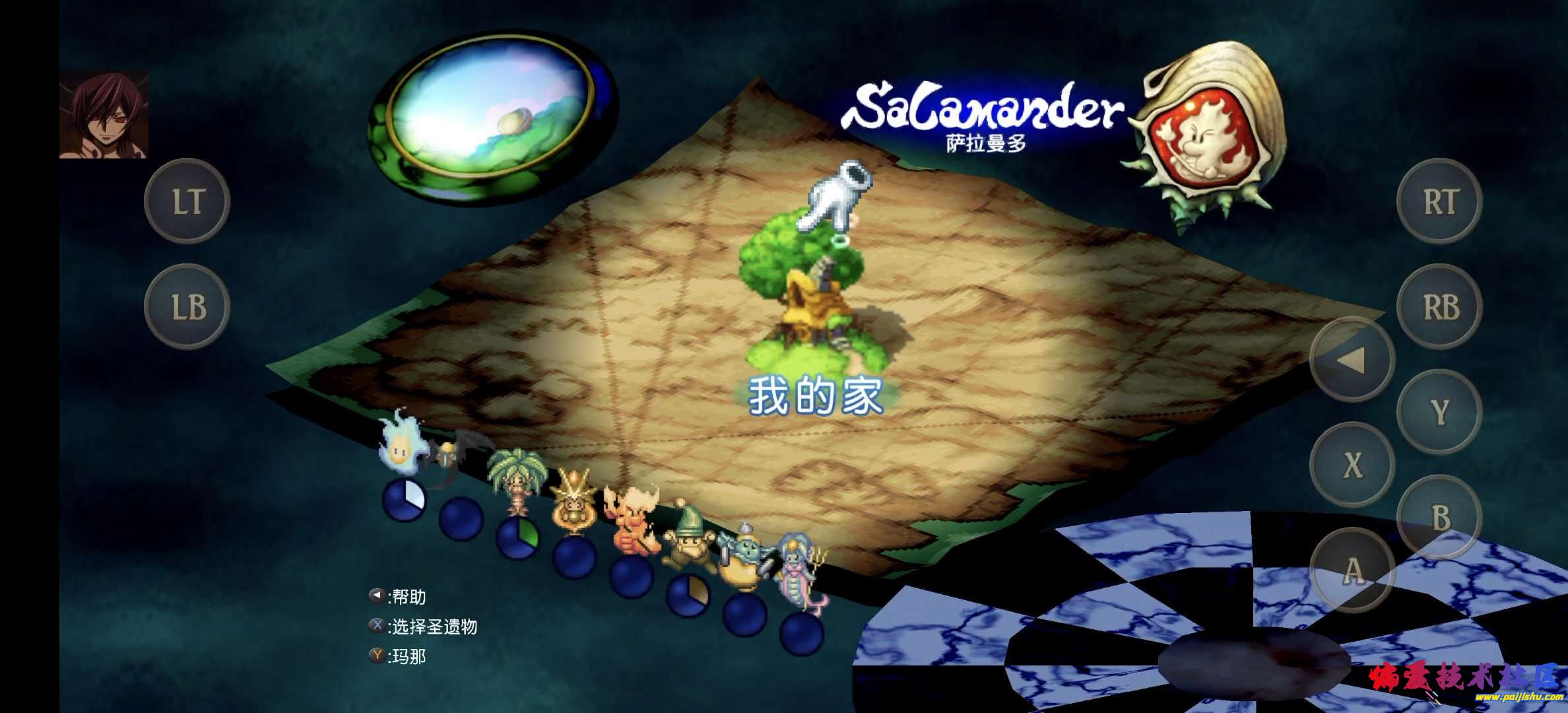Viewport: 1568px width, 713px height.
Task: Tap the round B virtual button
Action: 1439,518
